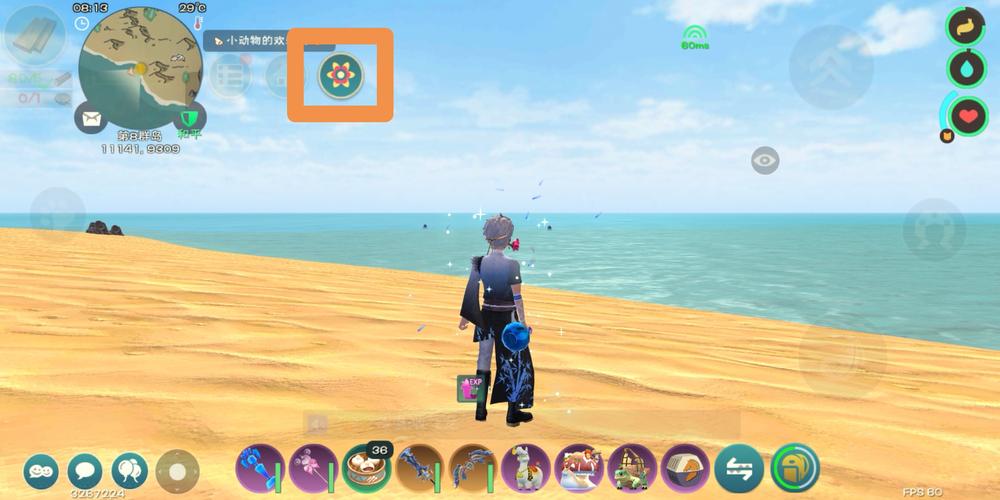Open the chat speech bubble
Screen dimensions: 1000x500
[x=85, y=470]
